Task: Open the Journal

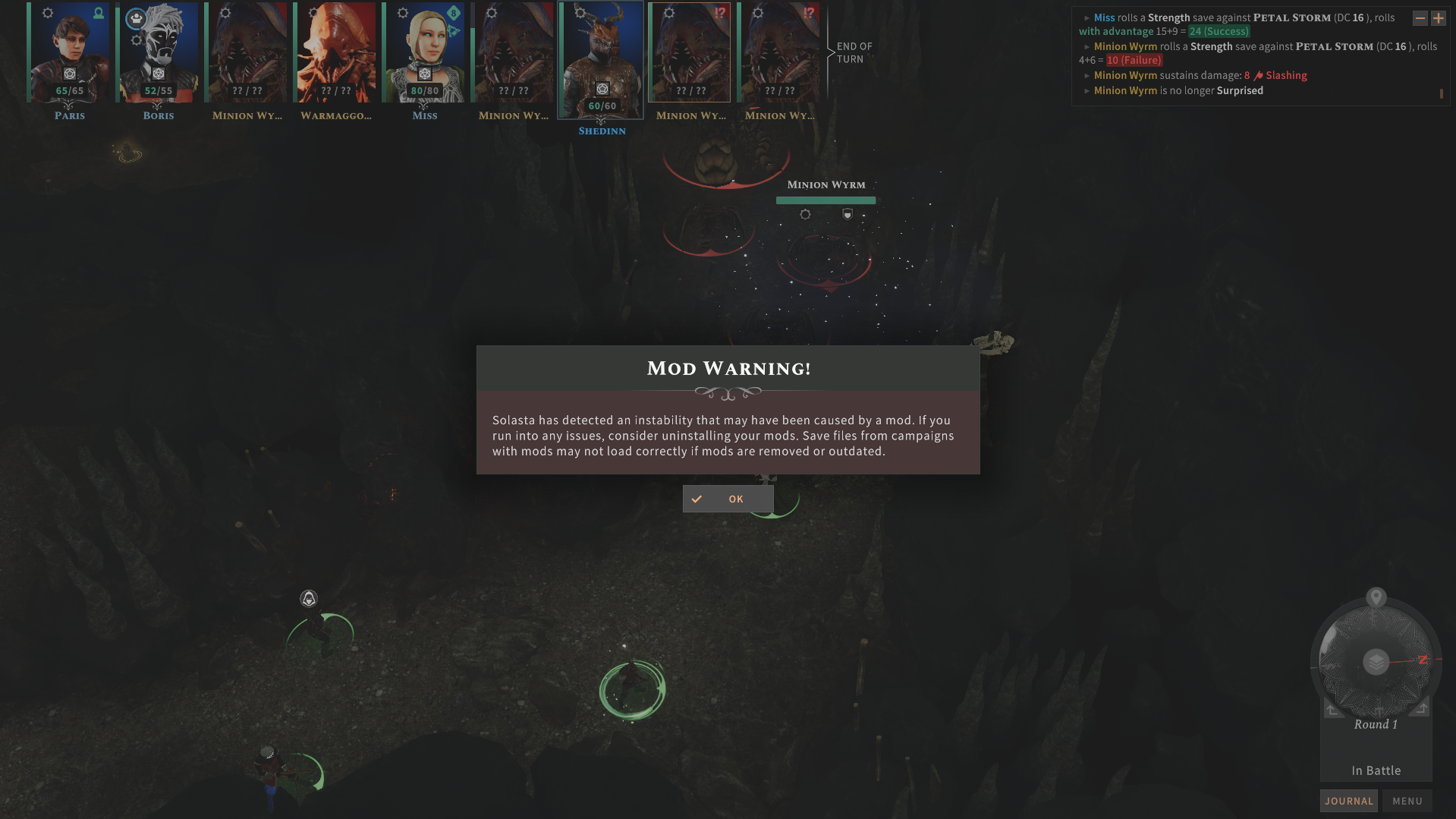Action: 1348,800
